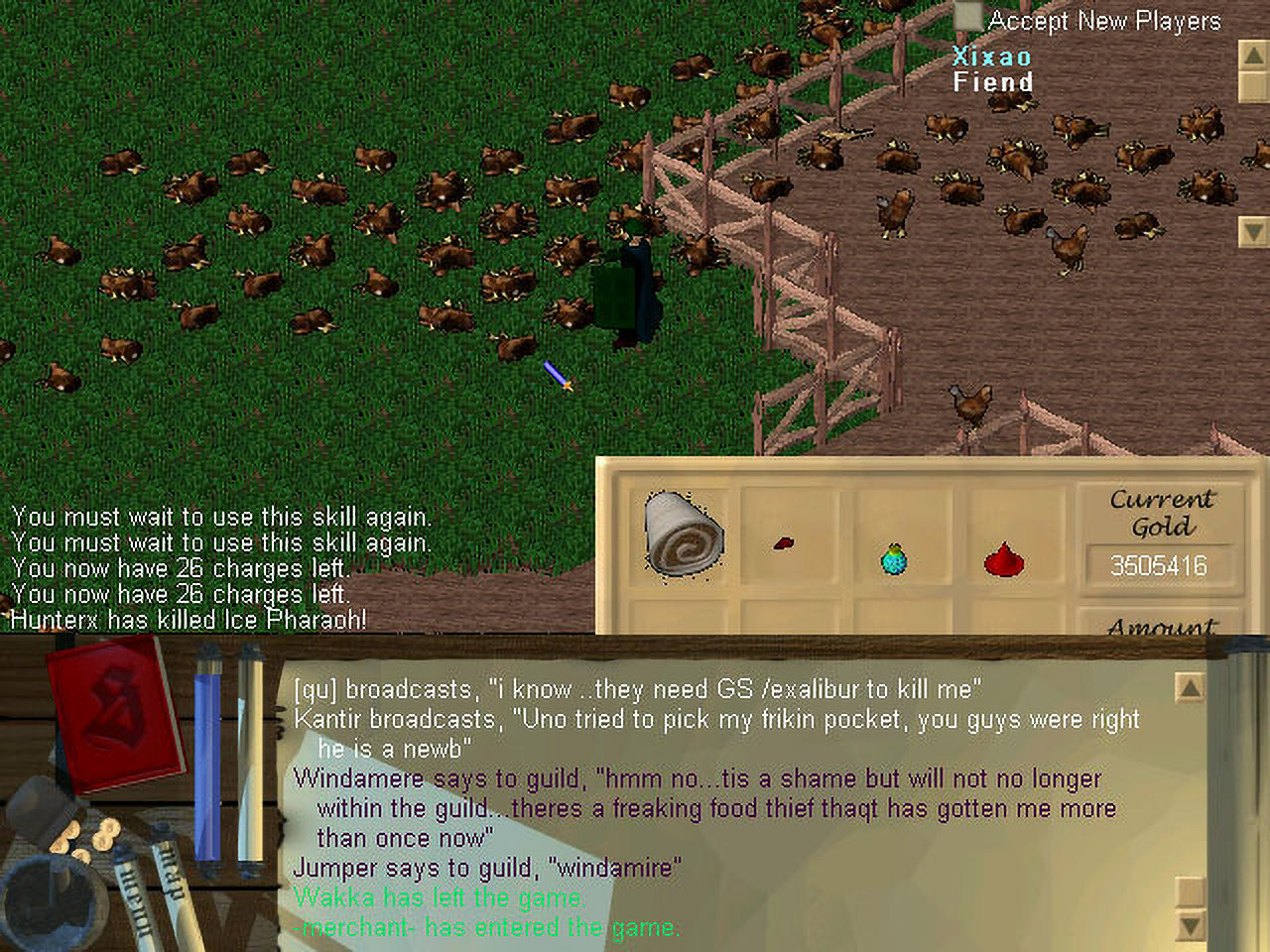Click the player list's down arrow
Image resolution: width=1270 pixels, height=952 pixels.
pos(1253,232)
